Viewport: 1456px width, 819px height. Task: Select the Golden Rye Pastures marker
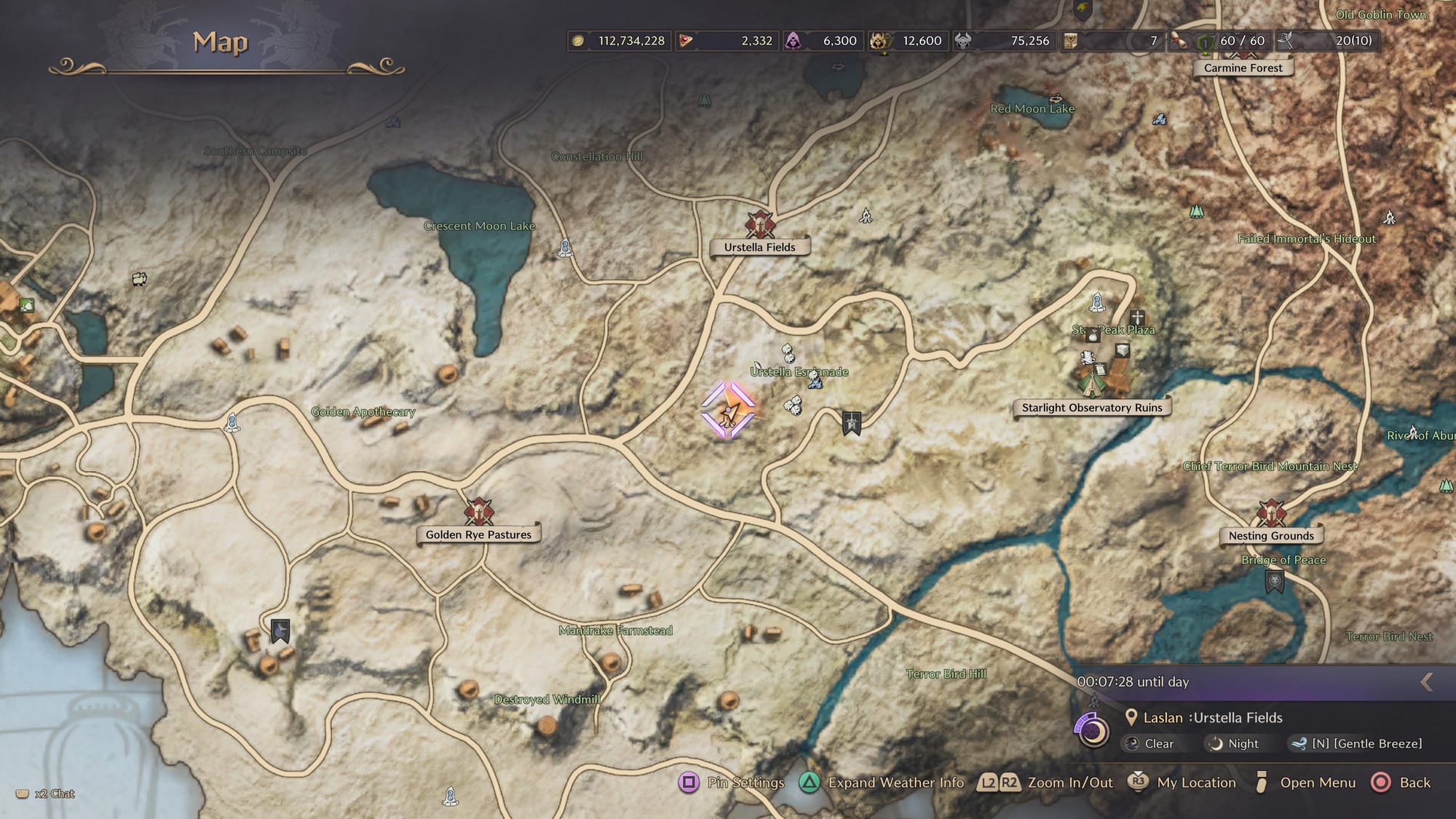pyautogui.click(x=478, y=513)
